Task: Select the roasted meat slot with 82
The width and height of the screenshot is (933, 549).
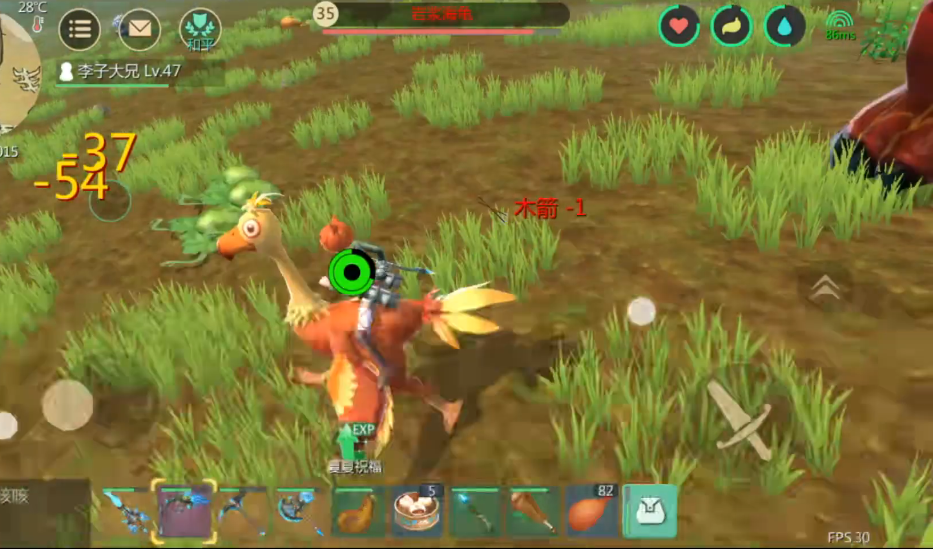Action: coord(592,512)
